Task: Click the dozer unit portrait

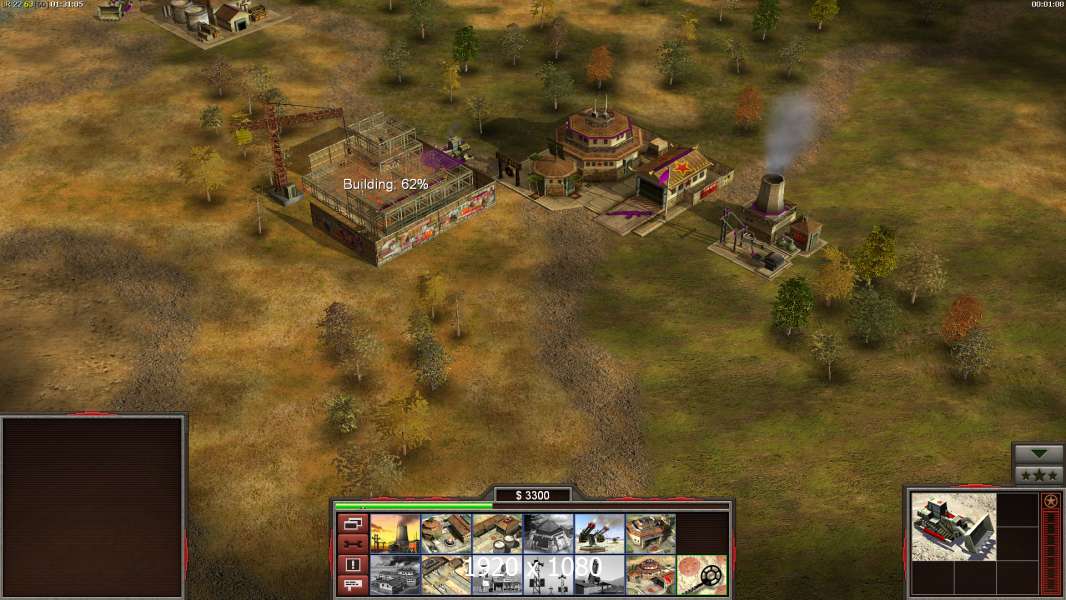Action: 953,526
